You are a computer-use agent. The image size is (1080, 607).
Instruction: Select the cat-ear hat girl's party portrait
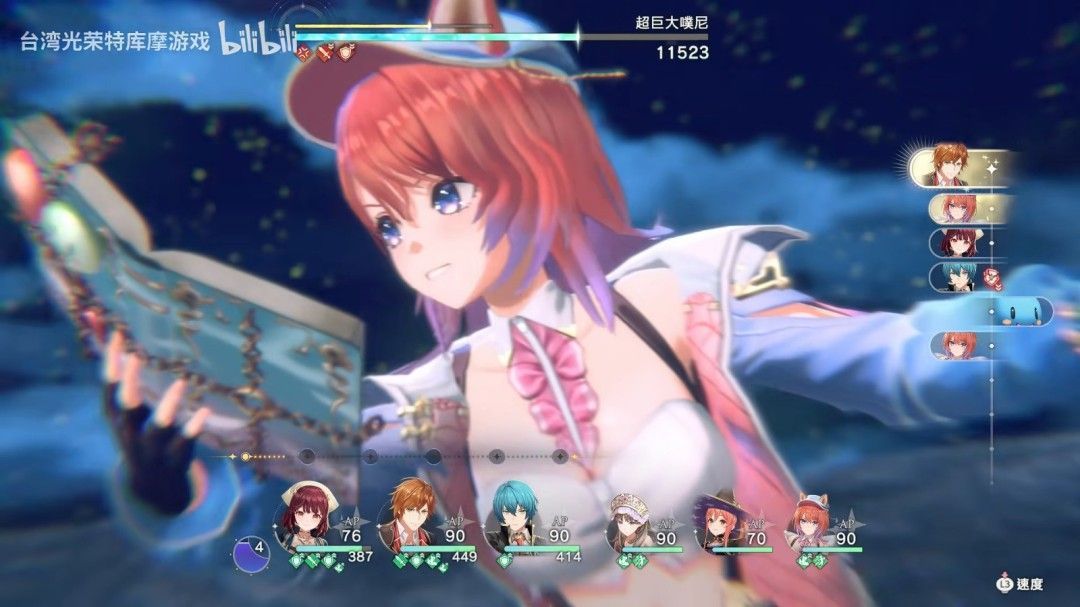[x=810, y=518]
